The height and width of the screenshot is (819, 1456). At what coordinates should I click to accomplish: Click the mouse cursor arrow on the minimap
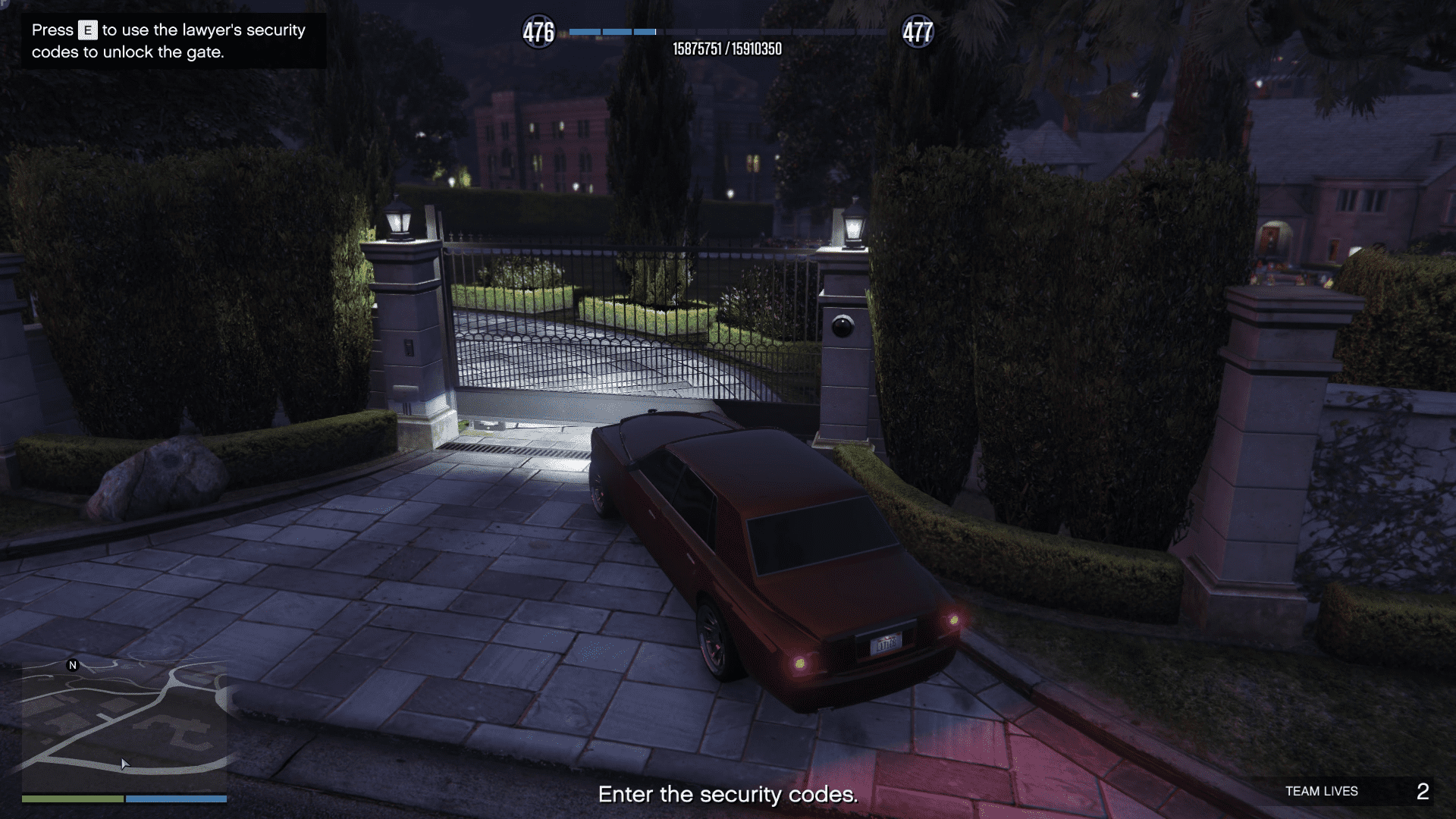pos(124,764)
